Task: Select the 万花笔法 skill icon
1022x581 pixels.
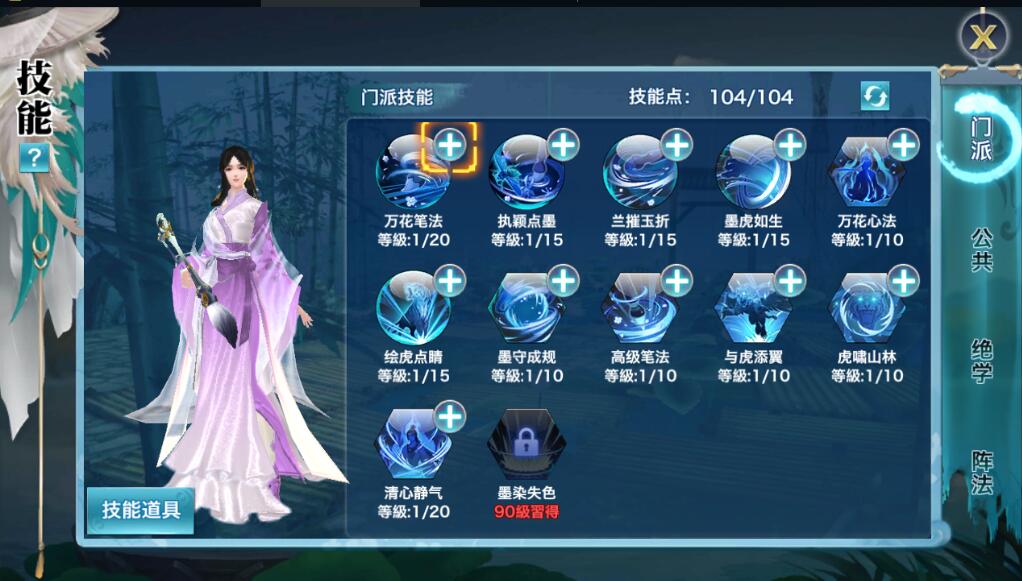Action: (413, 174)
